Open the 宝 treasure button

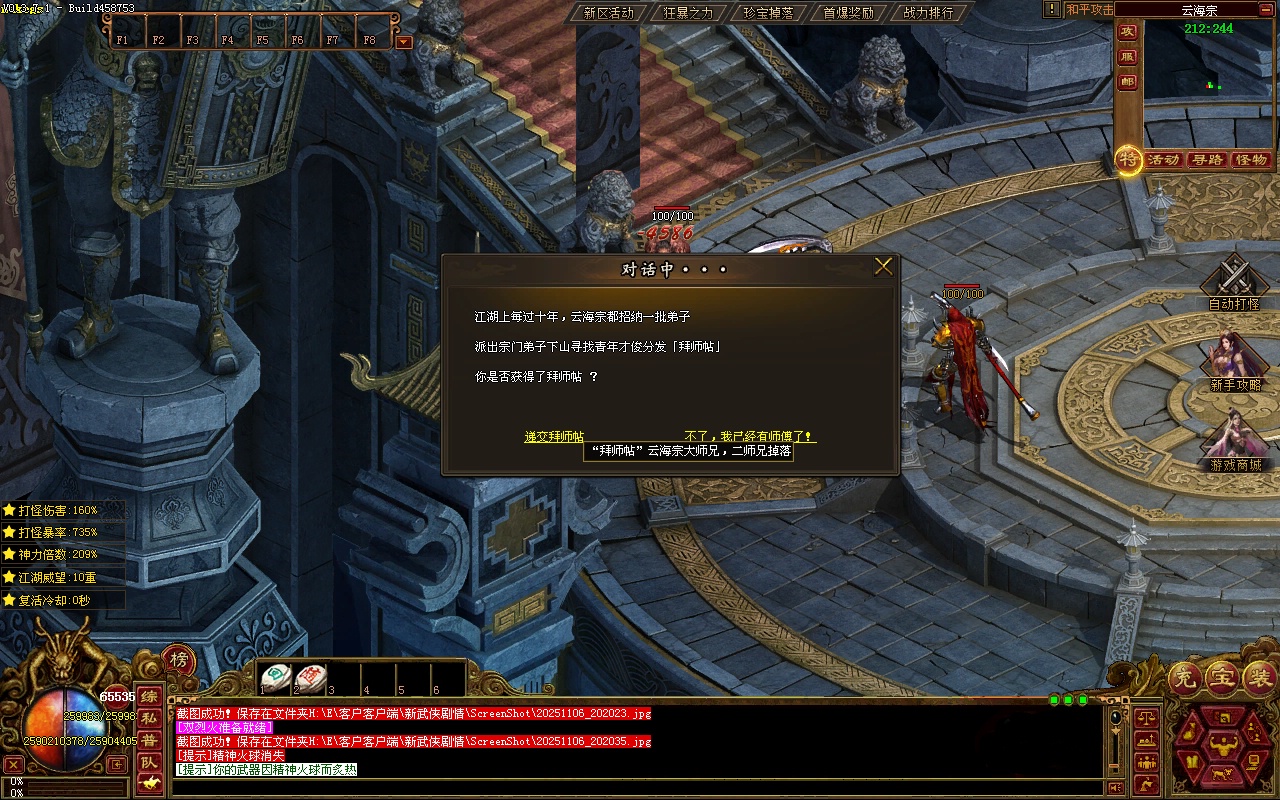tap(1221, 678)
